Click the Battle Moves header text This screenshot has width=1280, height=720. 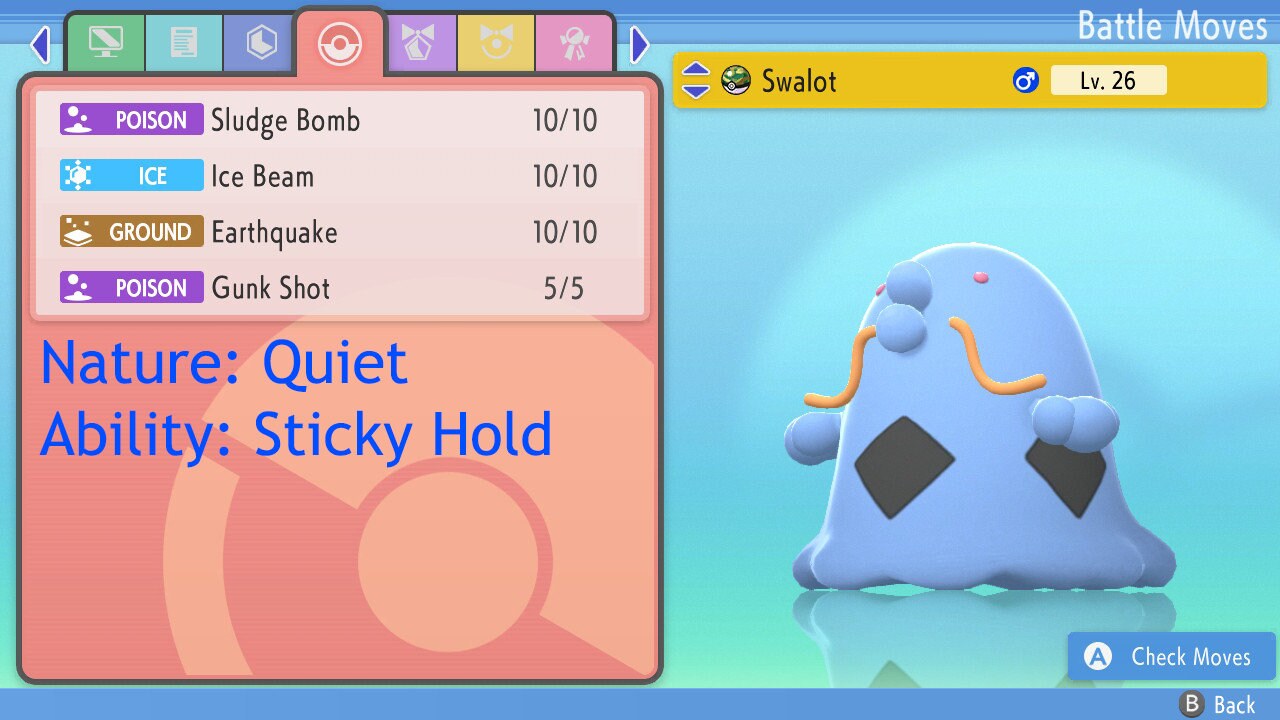(x=1172, y=26)
